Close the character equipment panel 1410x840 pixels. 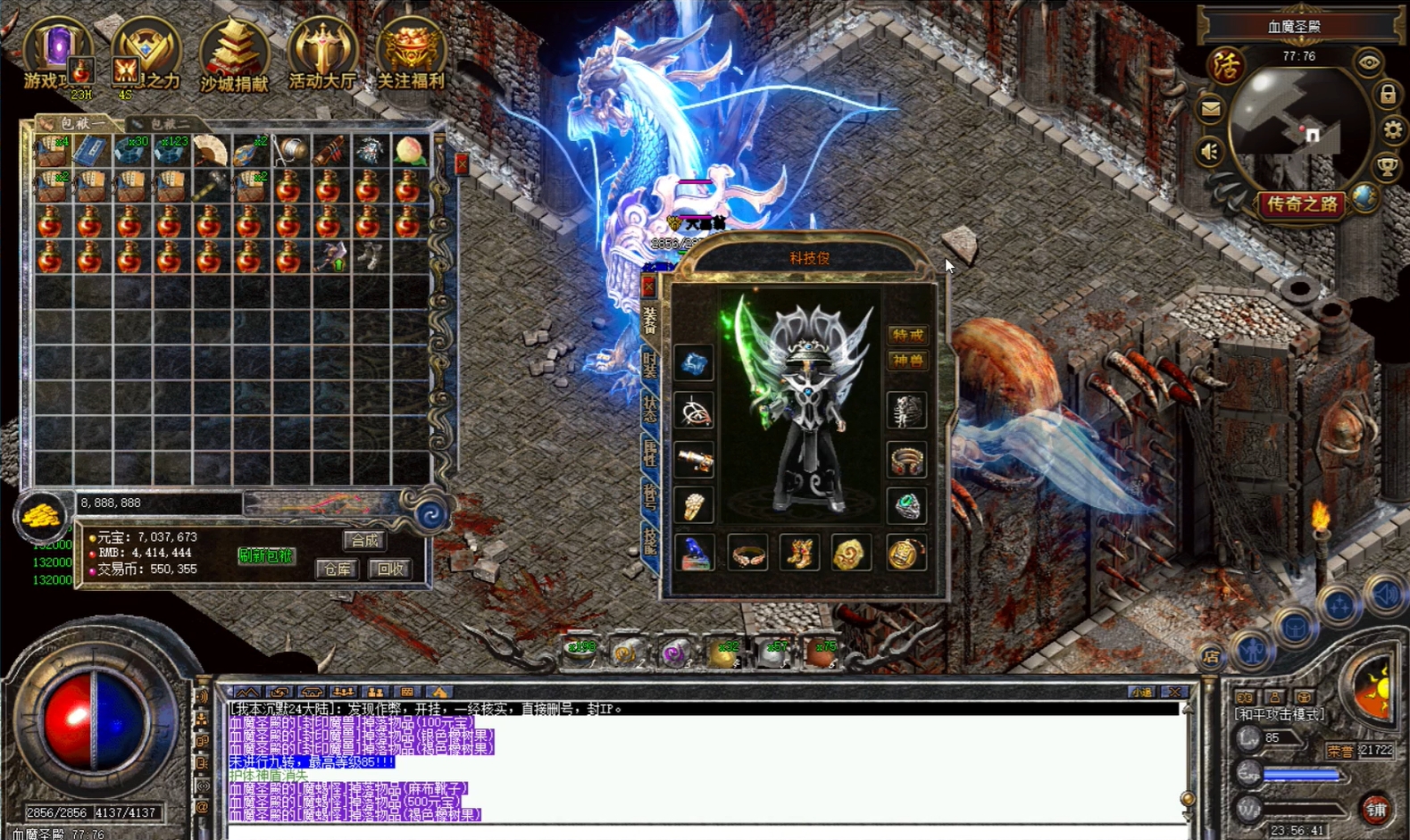[649, 286]
